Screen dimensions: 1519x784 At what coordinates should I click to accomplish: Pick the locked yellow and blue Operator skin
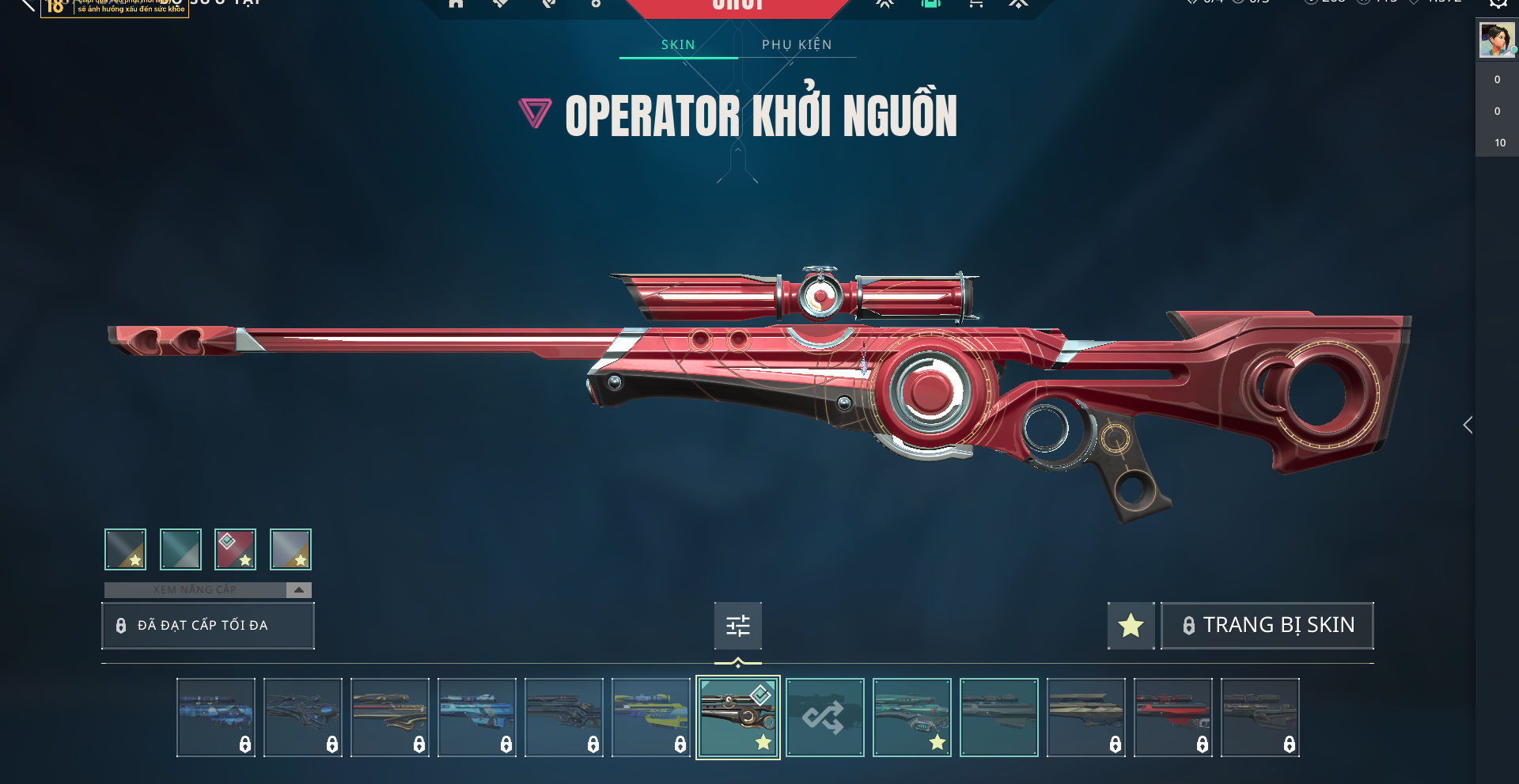[x=650, y=718]
